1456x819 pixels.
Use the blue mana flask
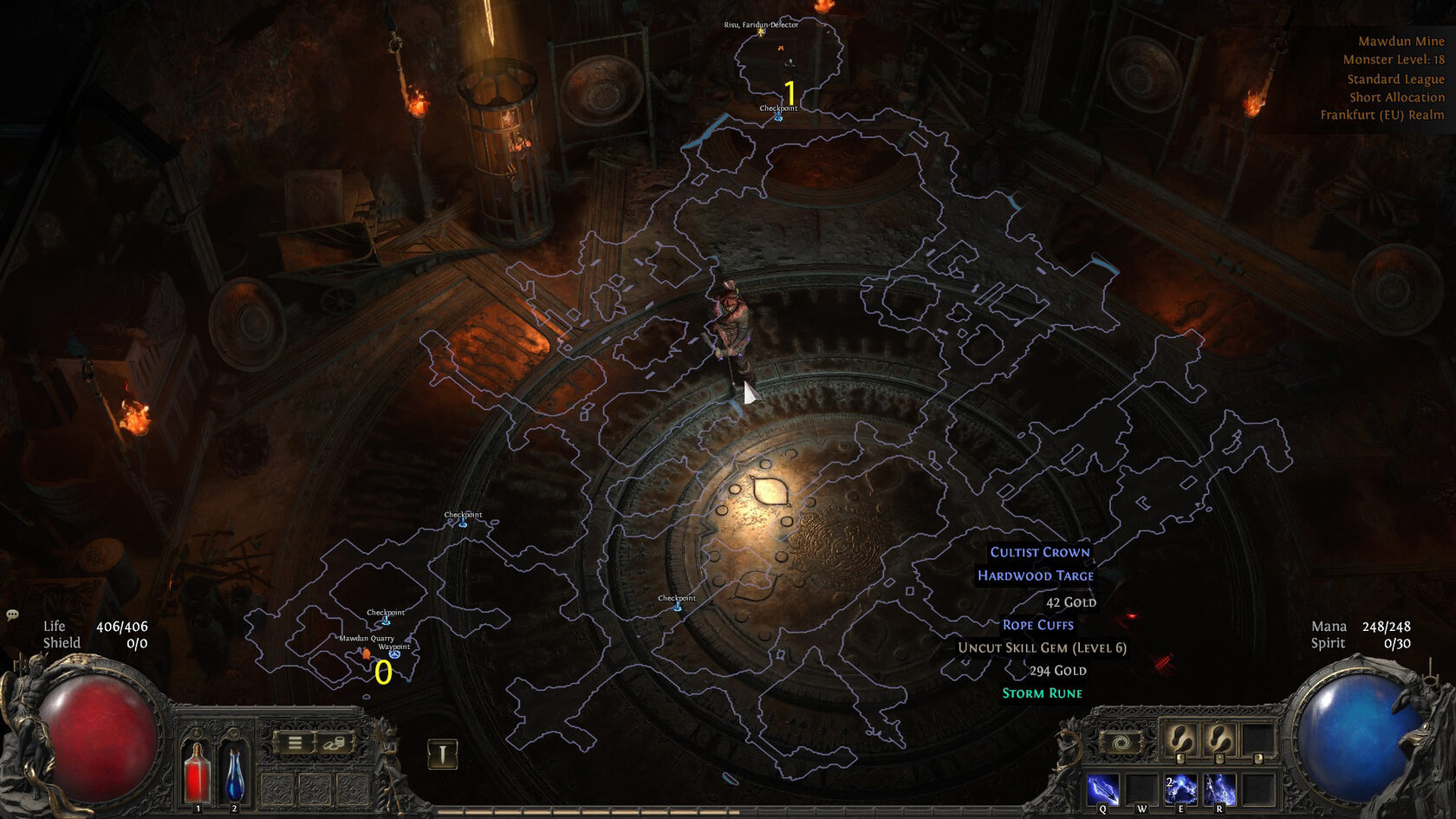[x=234, y=772]
